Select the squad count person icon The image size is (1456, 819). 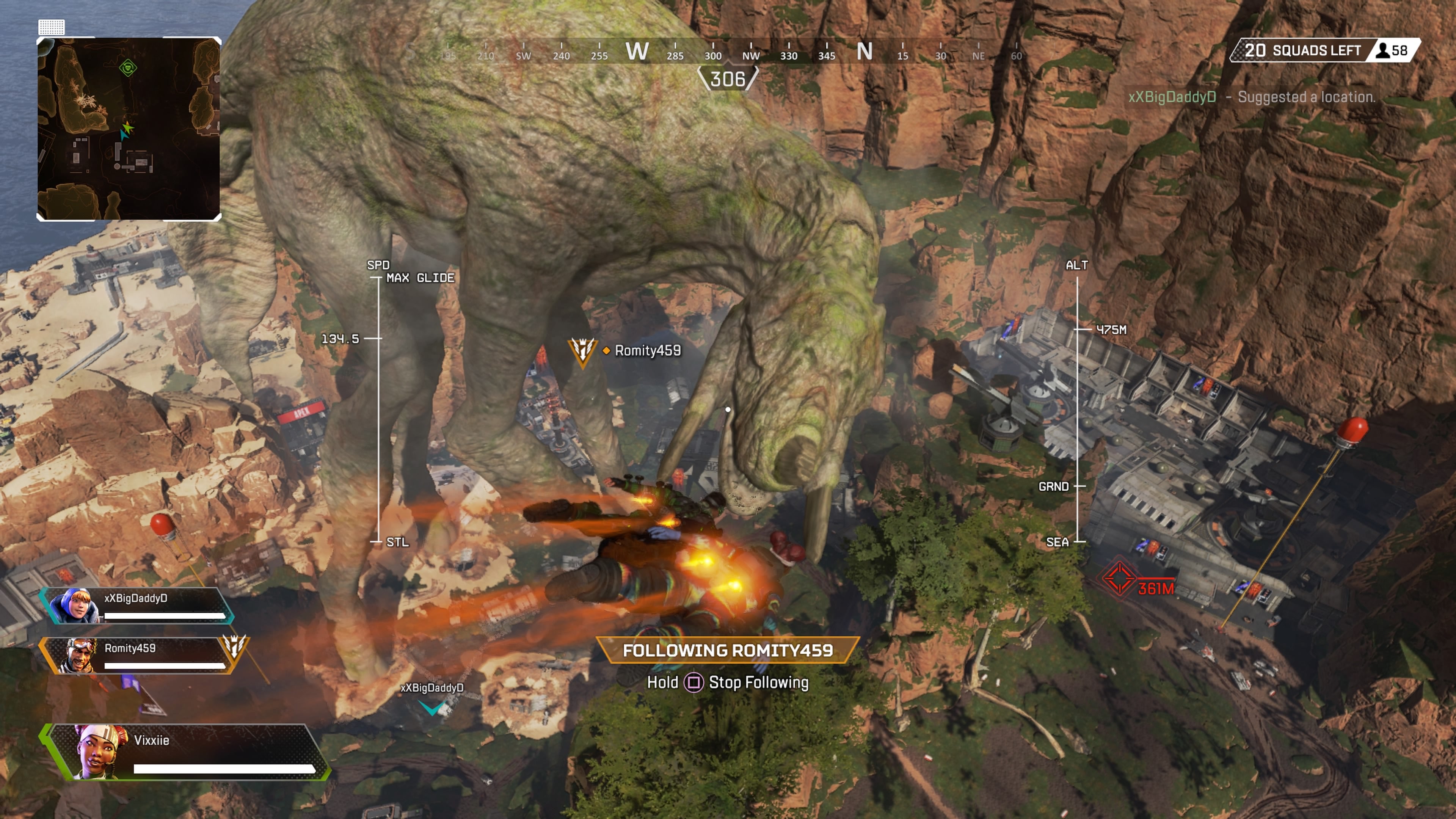tap(1382, 50)
